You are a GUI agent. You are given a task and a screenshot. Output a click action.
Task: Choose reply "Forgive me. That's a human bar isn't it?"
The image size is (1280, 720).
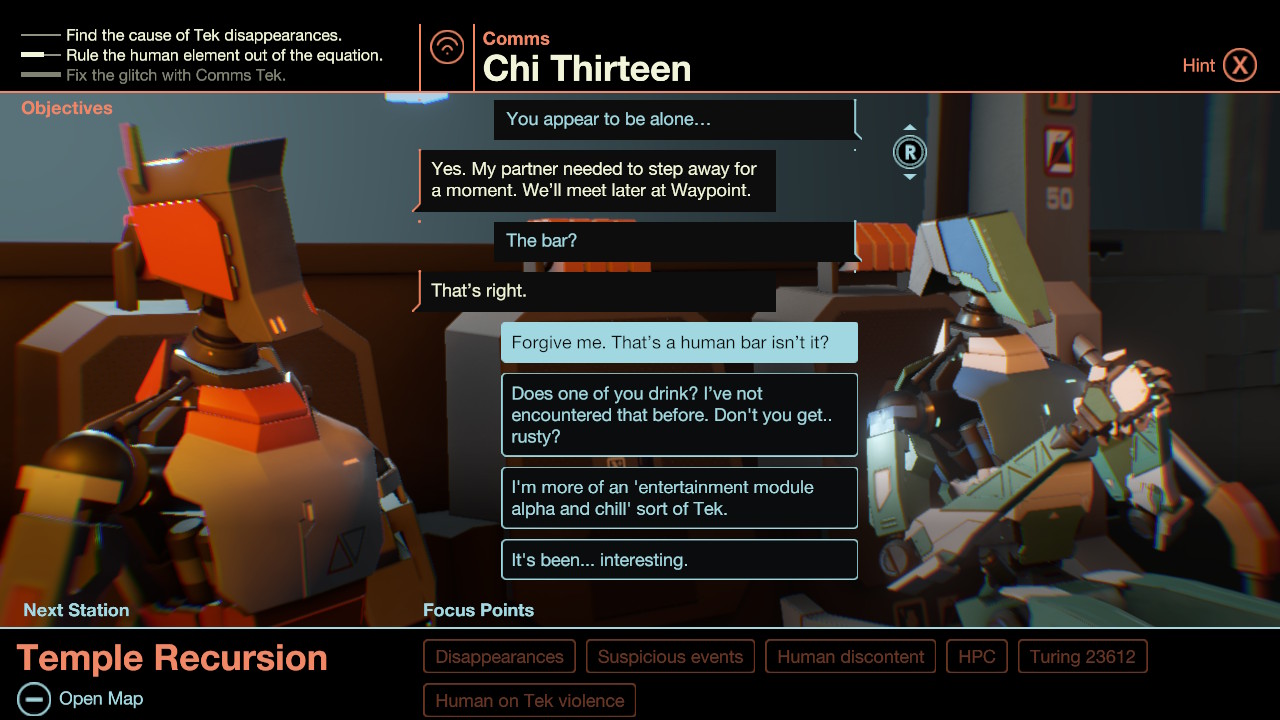tap(679, 343)
